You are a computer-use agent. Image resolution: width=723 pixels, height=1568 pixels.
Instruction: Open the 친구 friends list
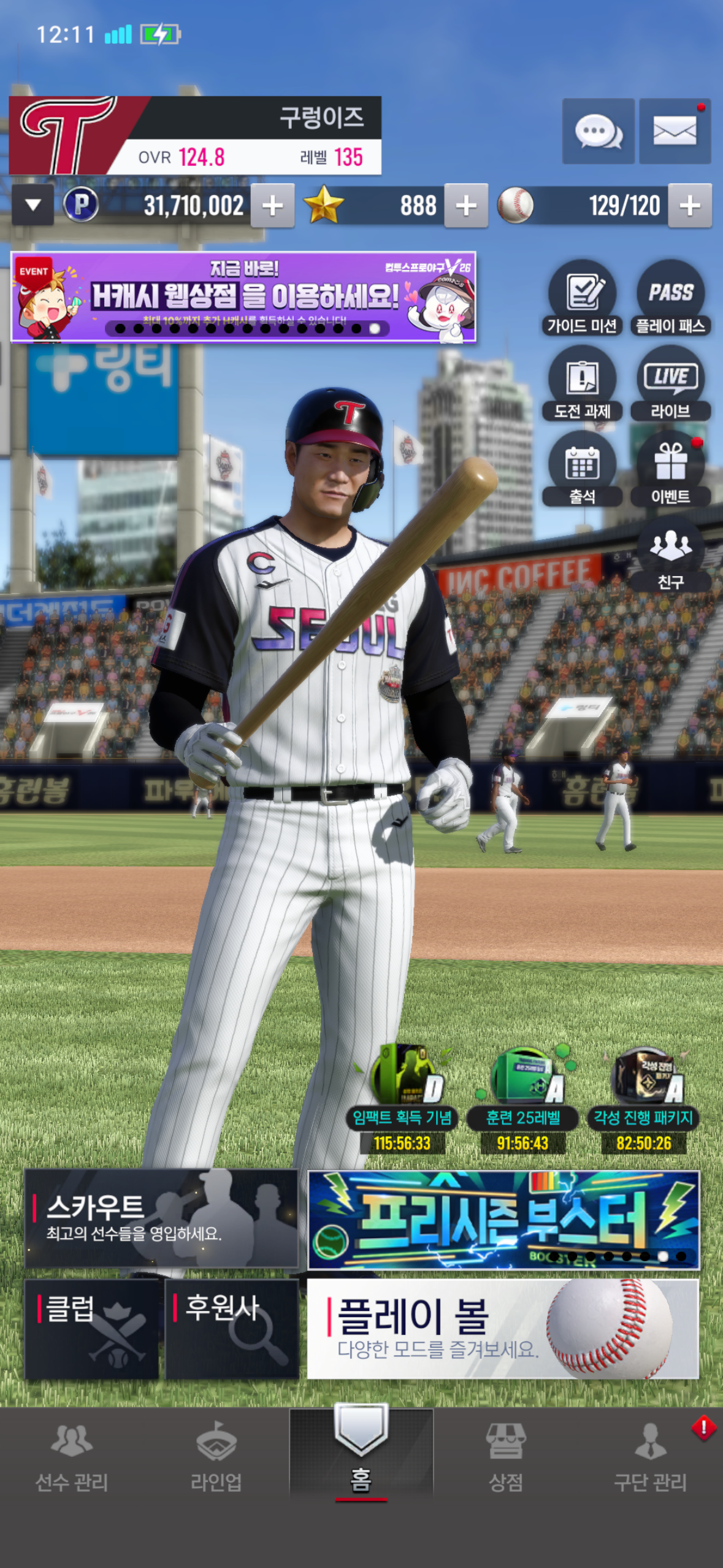coord(671,555)
